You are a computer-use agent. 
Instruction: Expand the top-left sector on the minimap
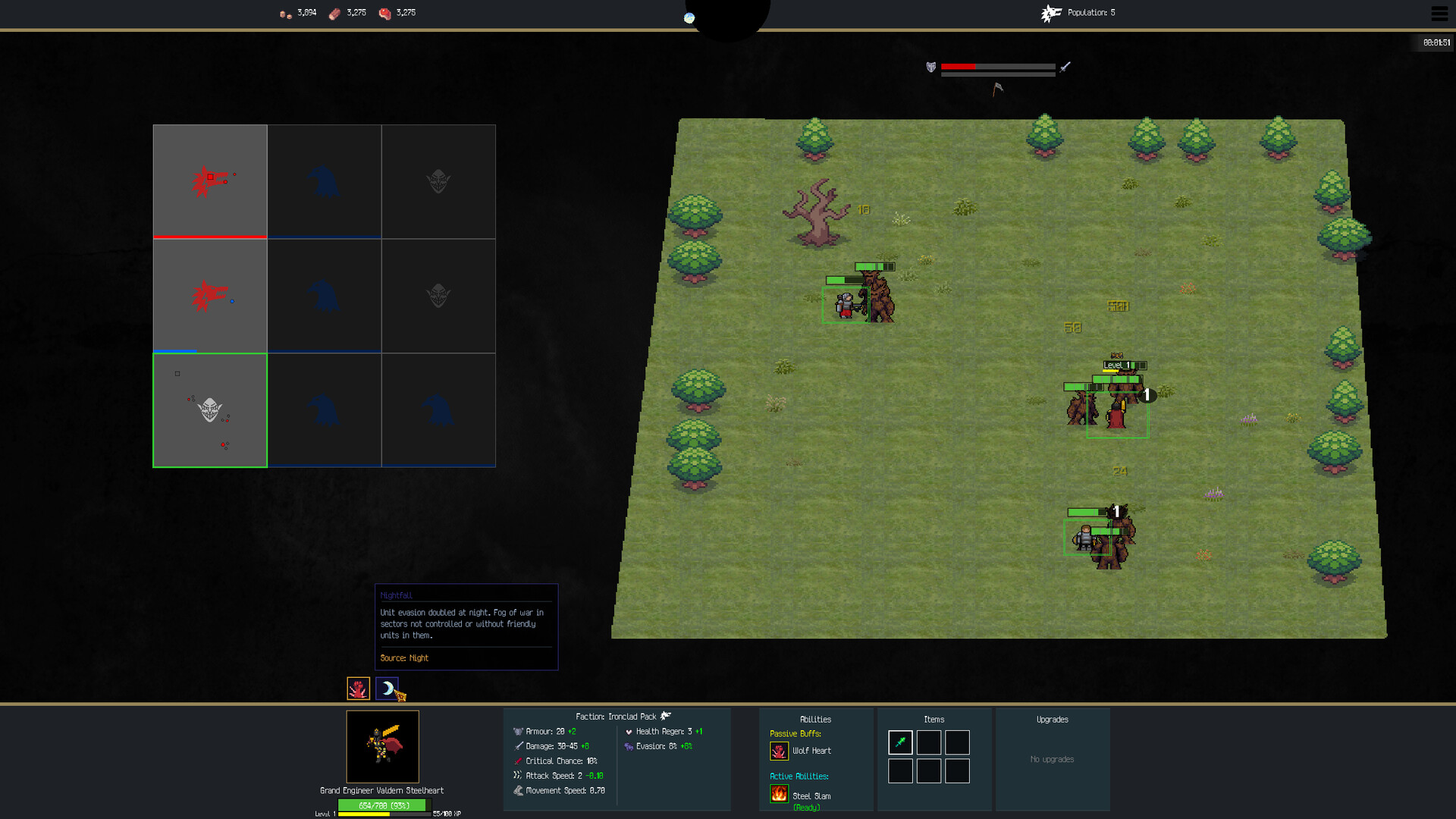pyautogui.click(x=210, y=180)
